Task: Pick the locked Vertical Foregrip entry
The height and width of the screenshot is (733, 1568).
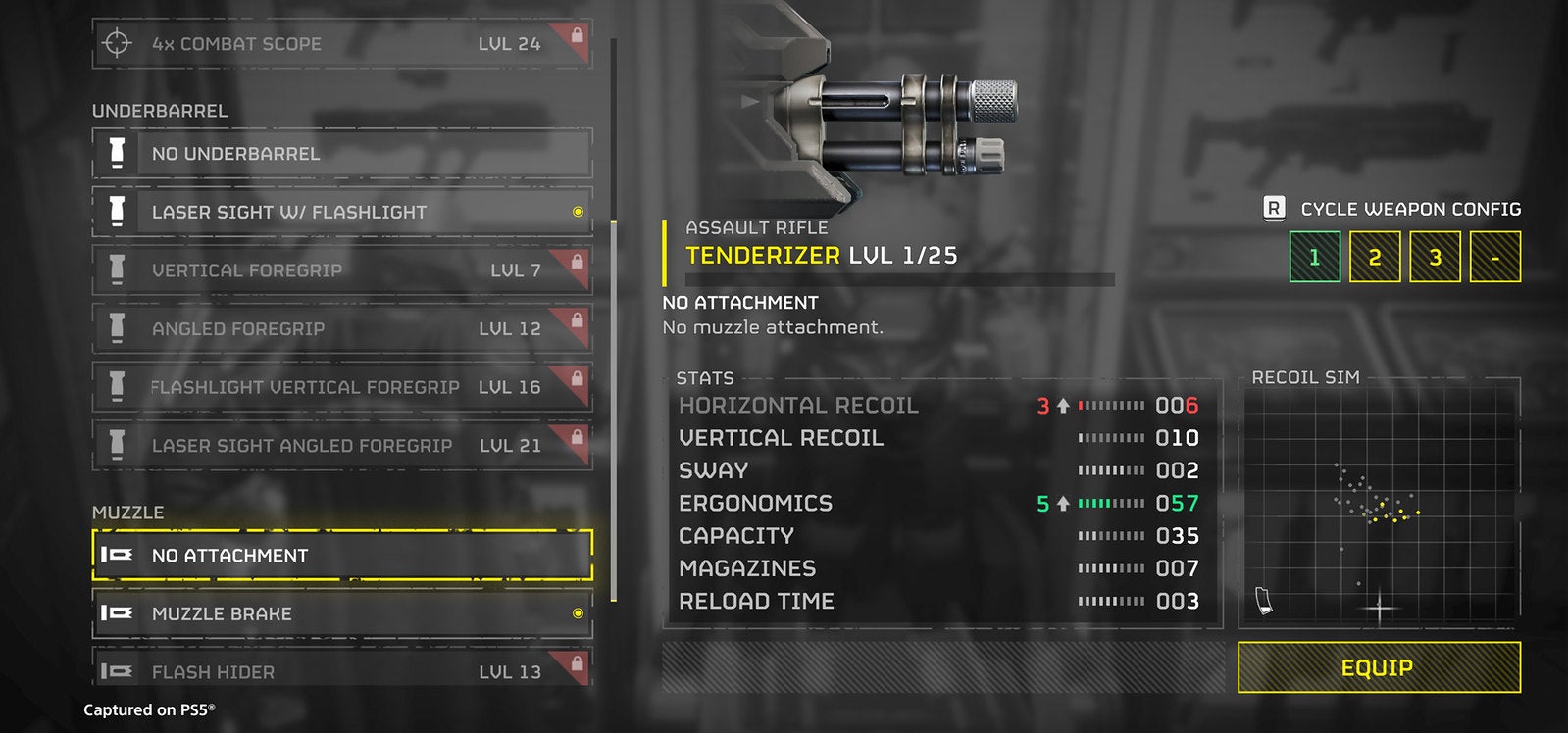Action: pyautogui.click(x=341, y=270)
